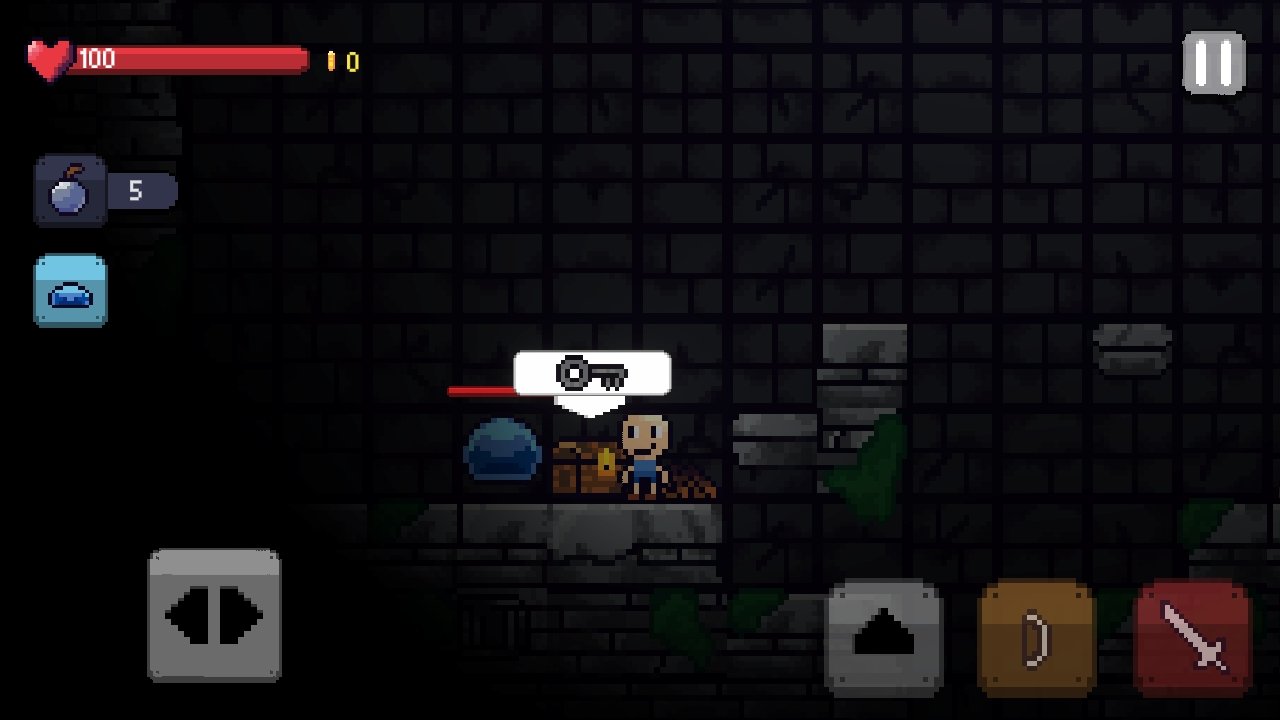1280x720 pixels.
Task: Swing the sword attack button
Action: tap(1193, 637)
